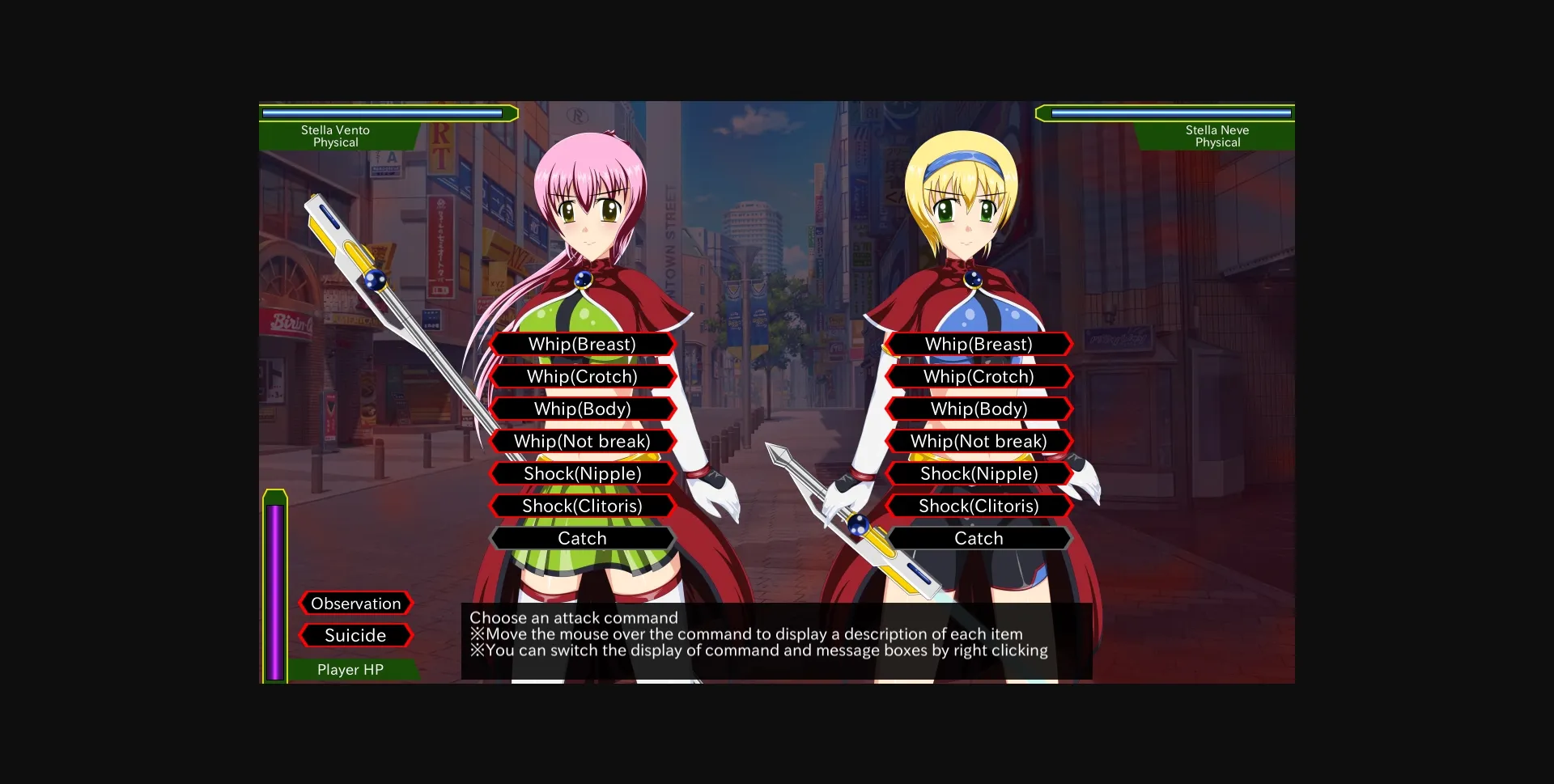Open the Observation command
Screen dimensions: 1554x784
point(355,603)
